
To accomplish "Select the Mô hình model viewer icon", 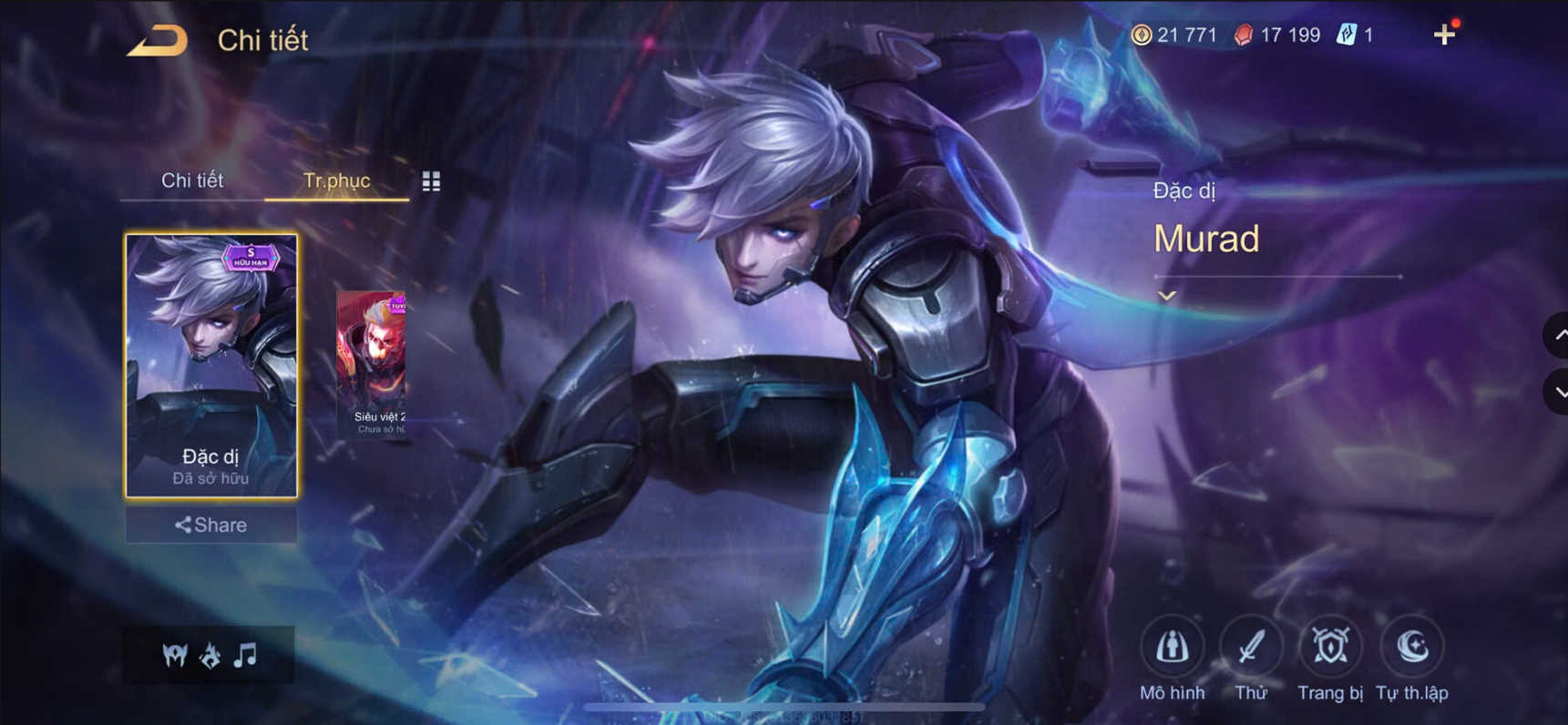I will pos(1173,648).
